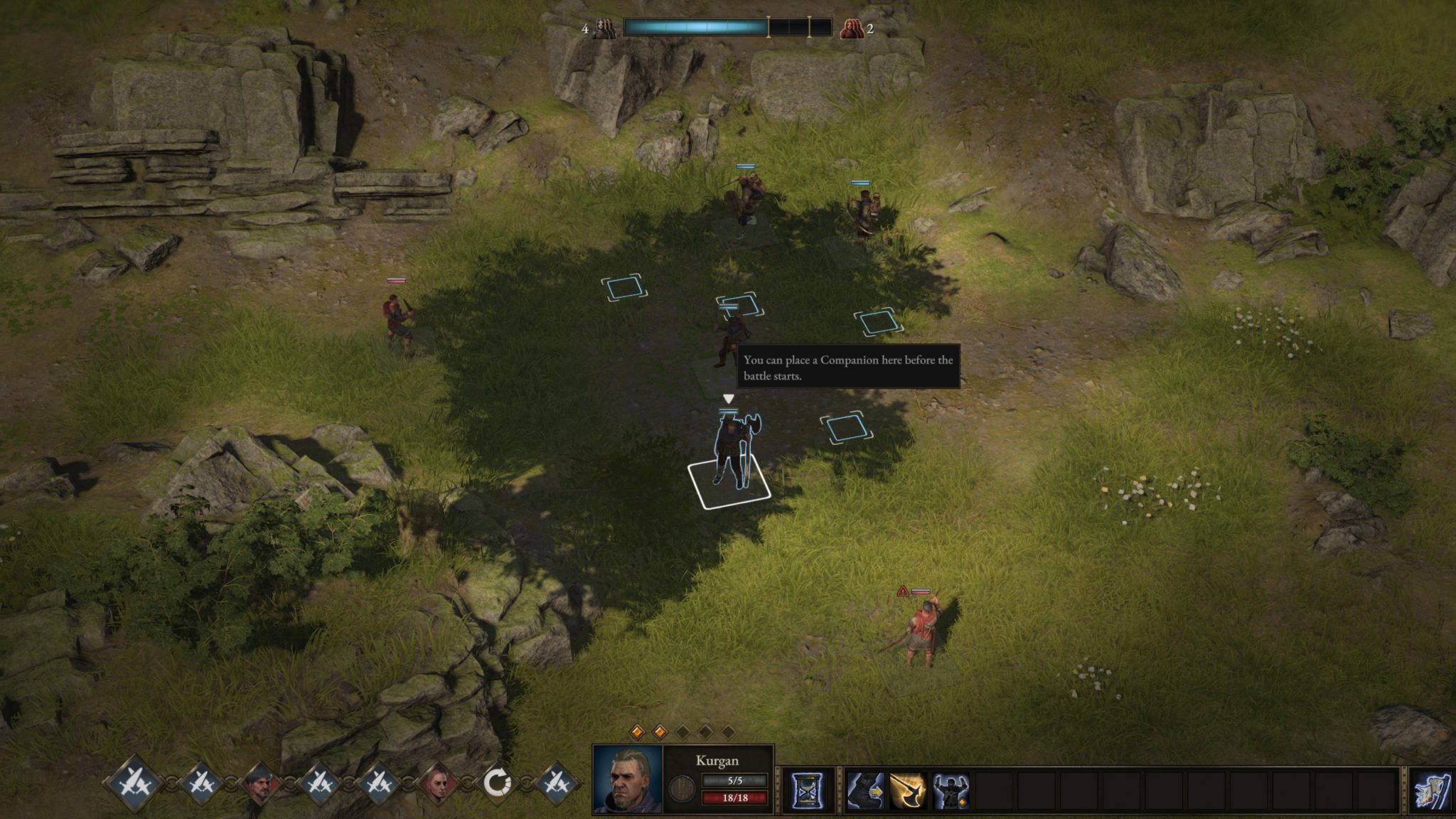The height and width of the screenshot is (819, 1456).
Task: Click the blue allied party count icon
Action: [x=604, y=28]
